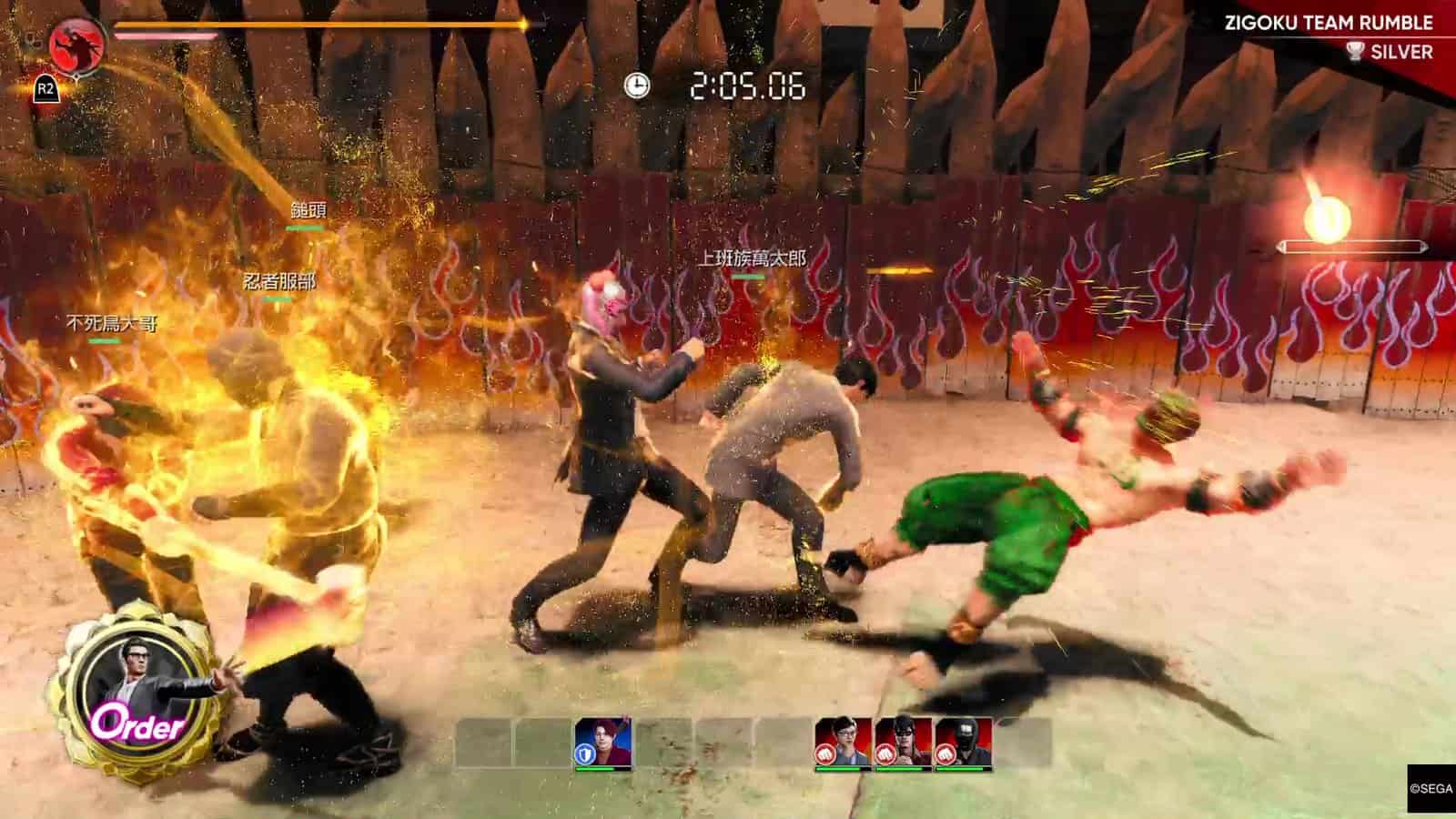Select the black-masked ninja attacker portrait
The image size is (1456, 819).
(x=963, y=742)
